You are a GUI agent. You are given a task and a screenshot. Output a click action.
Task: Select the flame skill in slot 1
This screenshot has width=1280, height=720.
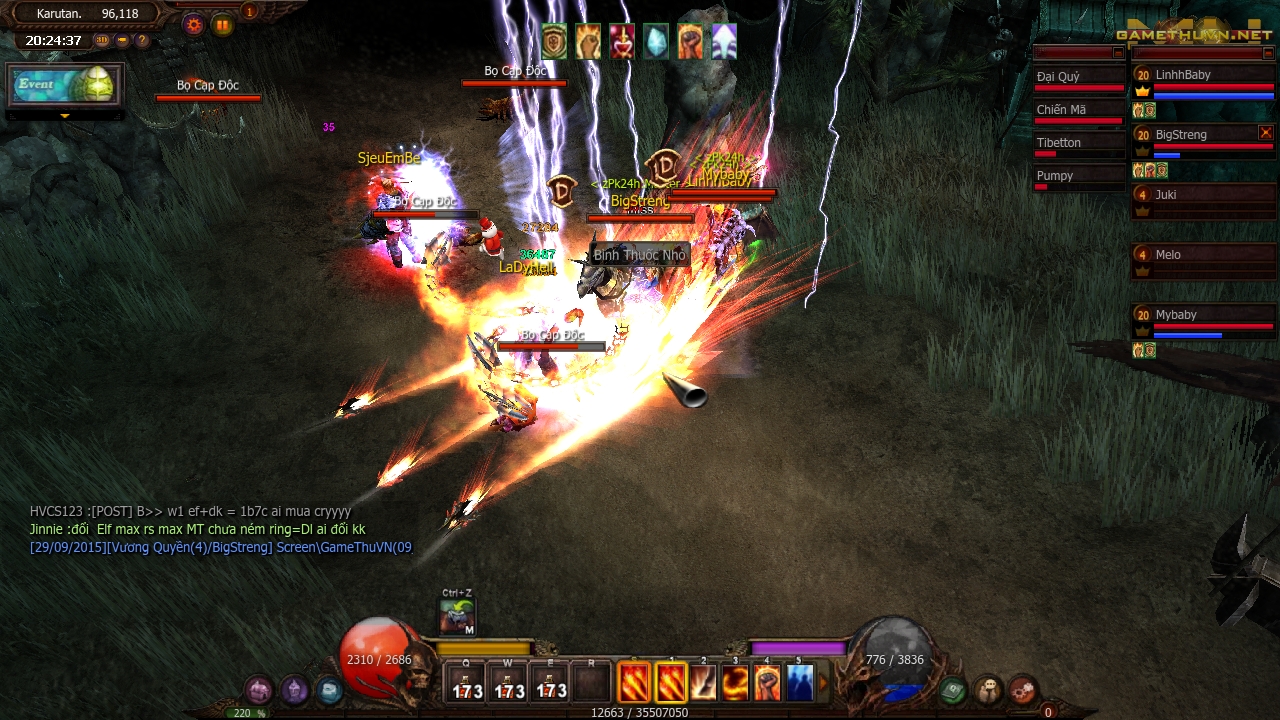click(x=670, y=683)
